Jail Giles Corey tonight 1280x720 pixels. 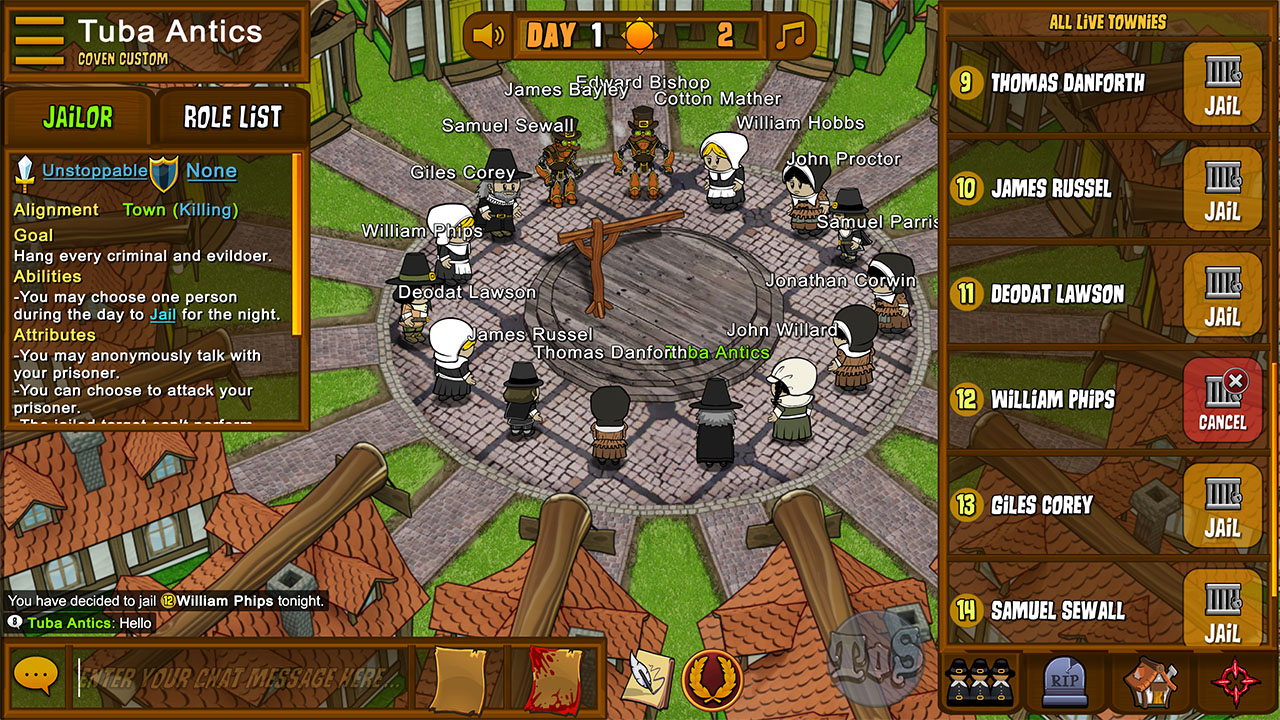[1222, 505]
